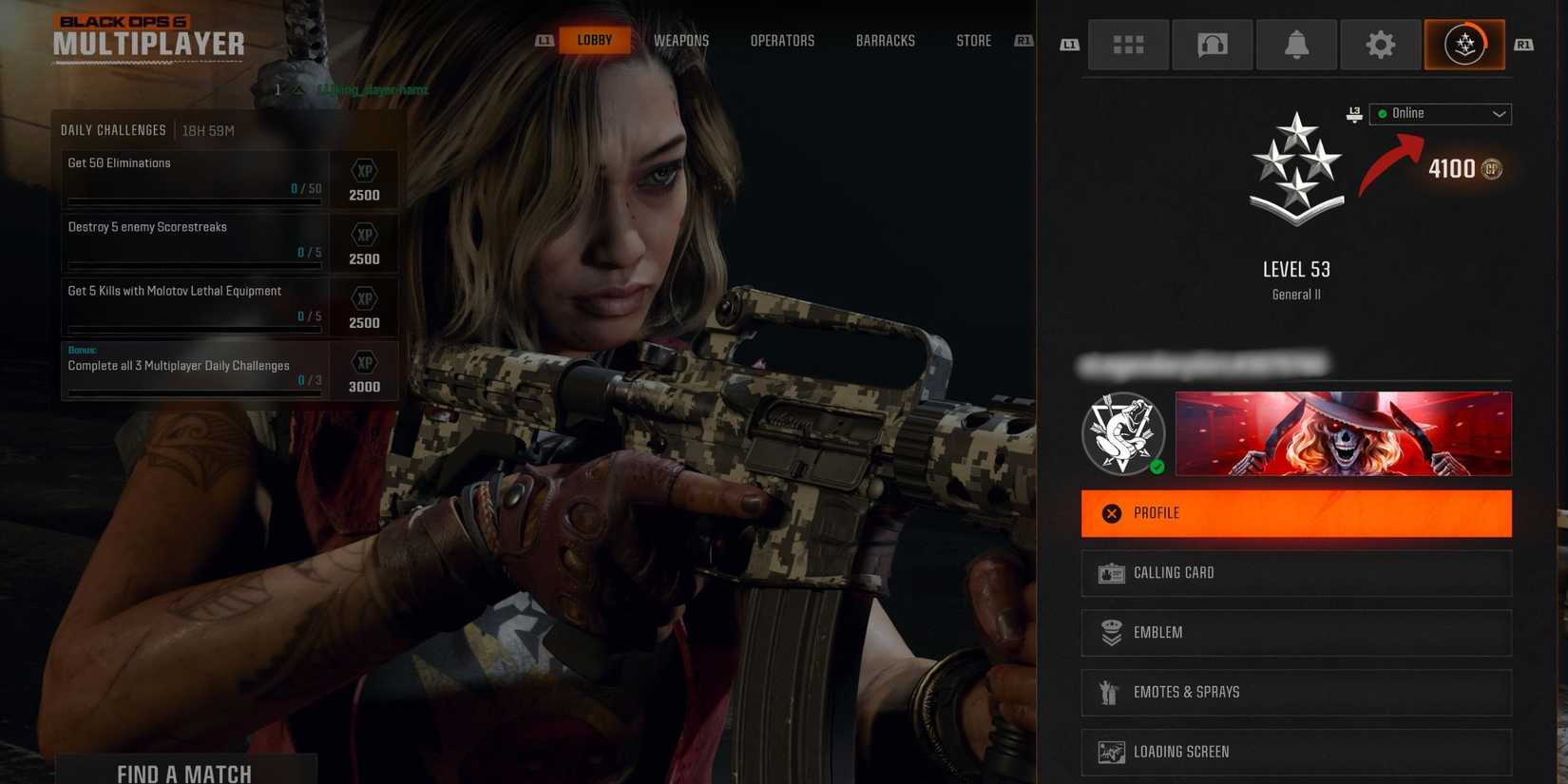Viewport: 1568px width, 784px height.
Task: Click the notifications bell icon
Action: (x=1295, y=44)
